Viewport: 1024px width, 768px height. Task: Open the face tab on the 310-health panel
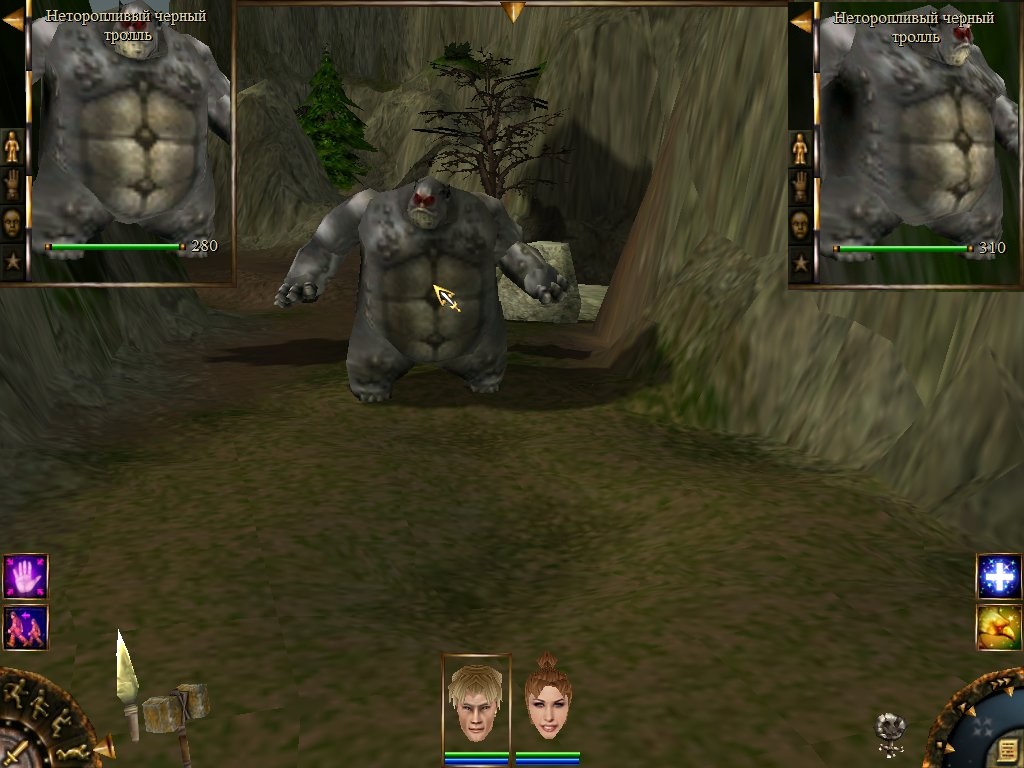(800, 224)
